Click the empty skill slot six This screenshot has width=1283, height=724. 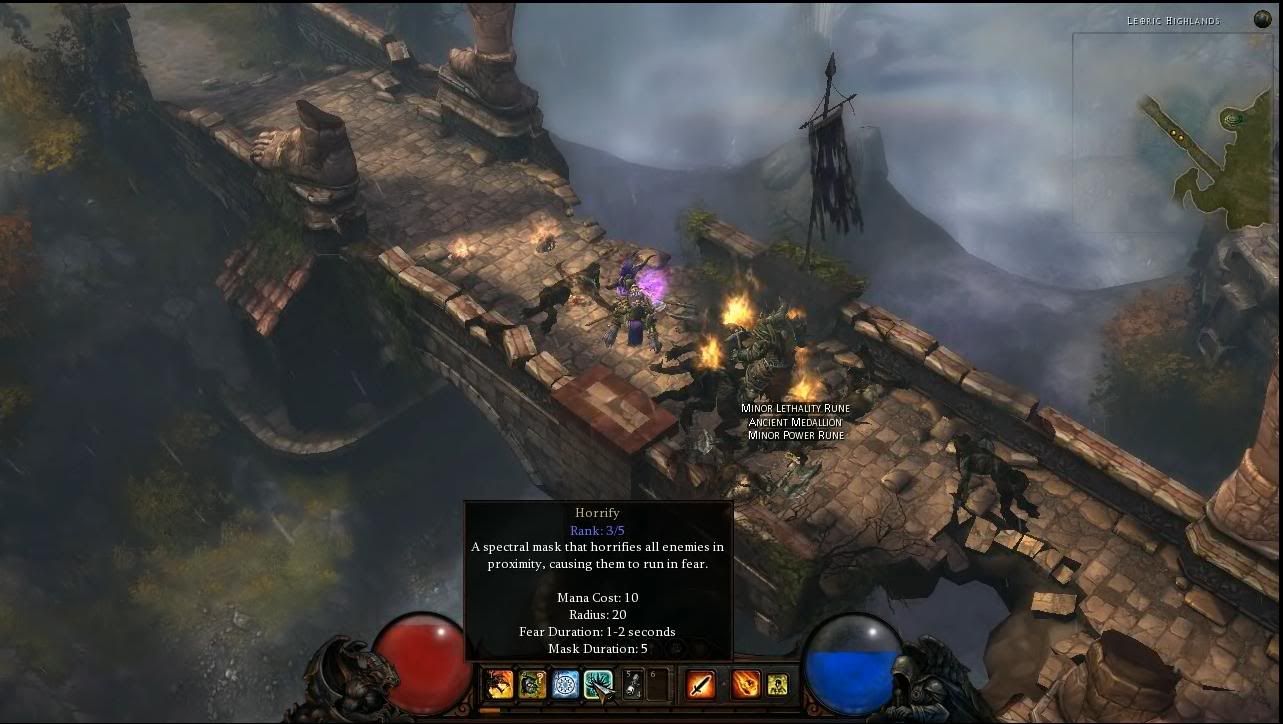[x=658, y=685]
